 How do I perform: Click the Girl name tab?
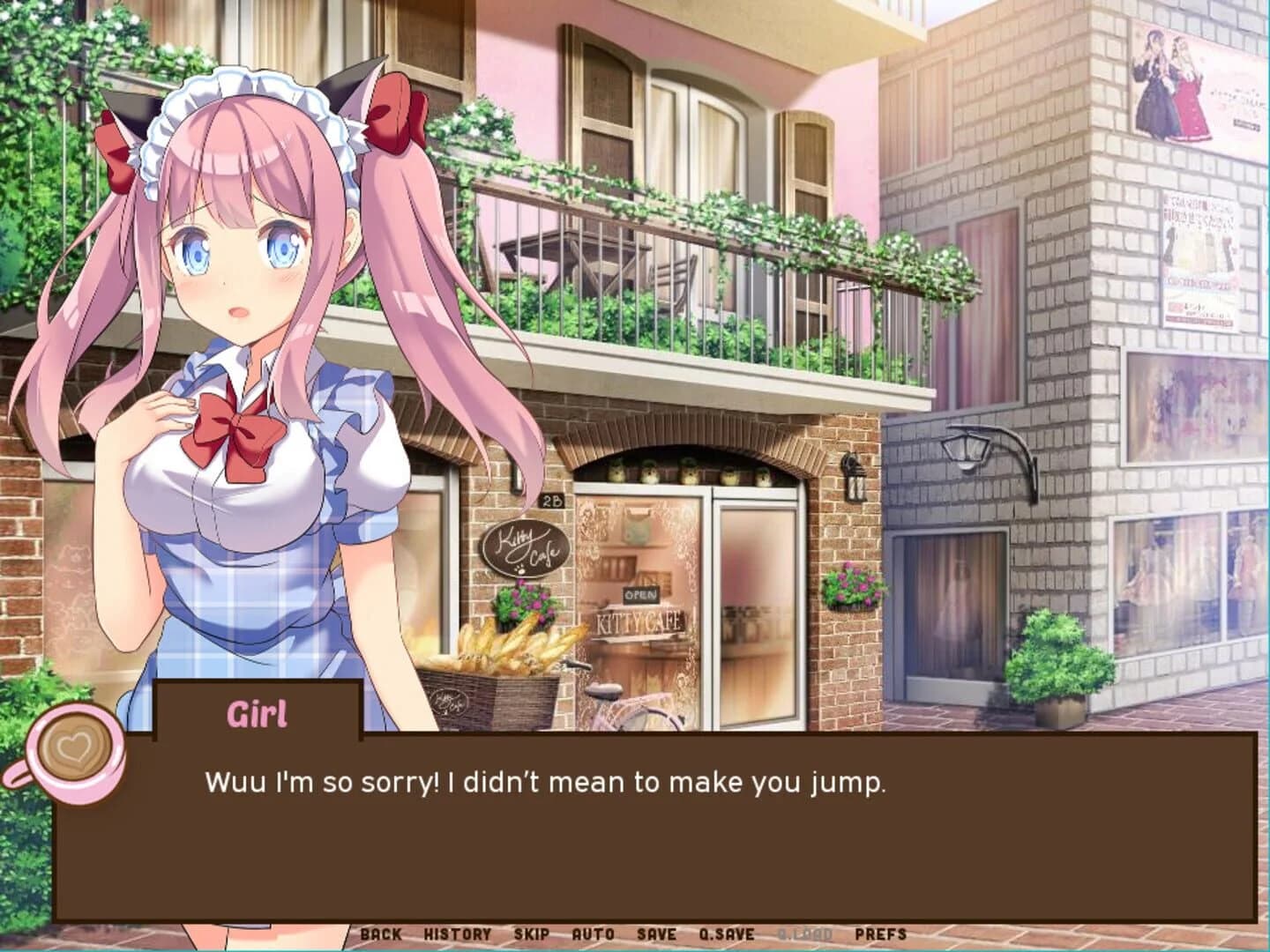(x=258, y=712)
